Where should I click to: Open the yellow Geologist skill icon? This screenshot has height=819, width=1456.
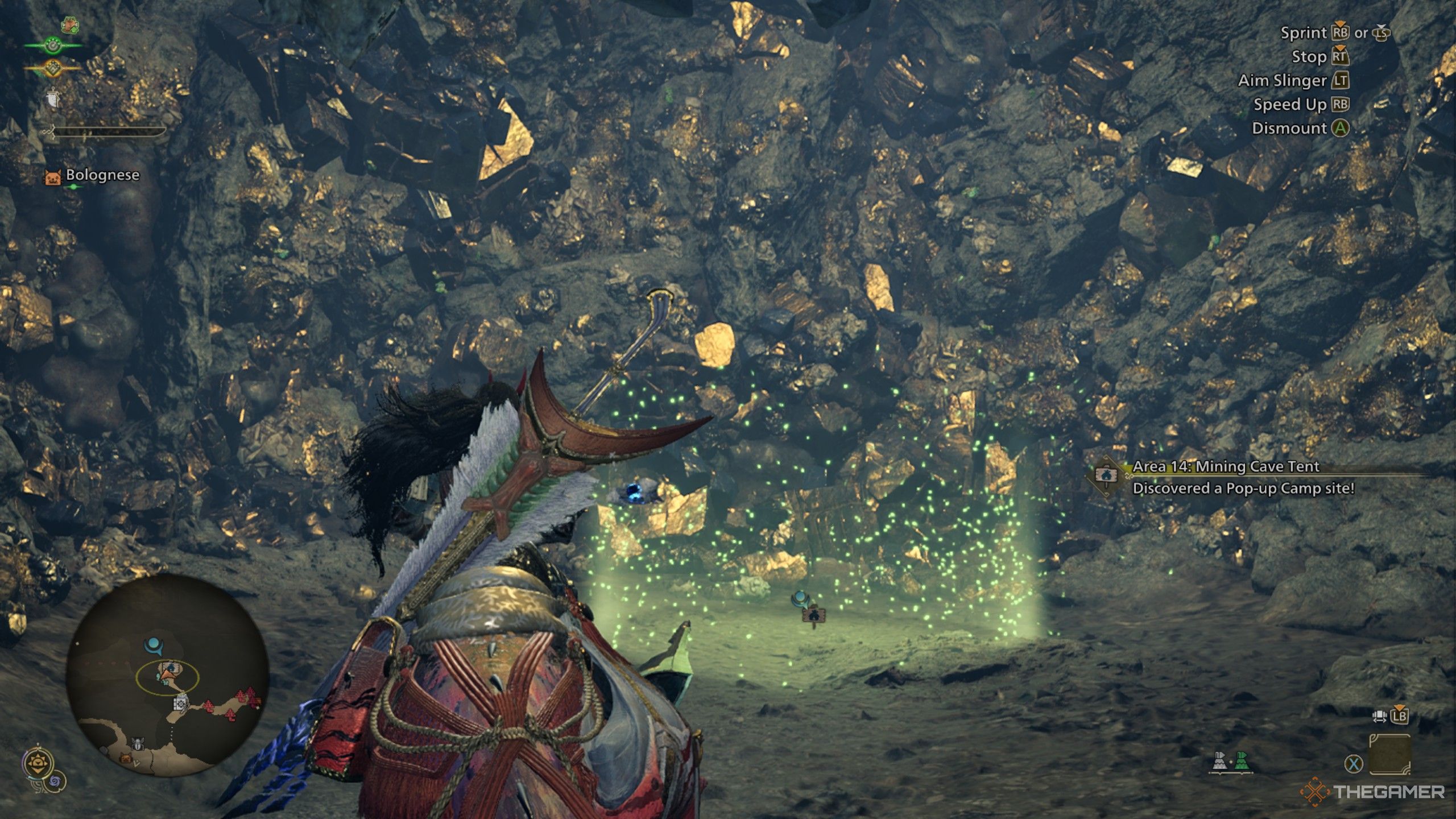click(x=53, y=68)
